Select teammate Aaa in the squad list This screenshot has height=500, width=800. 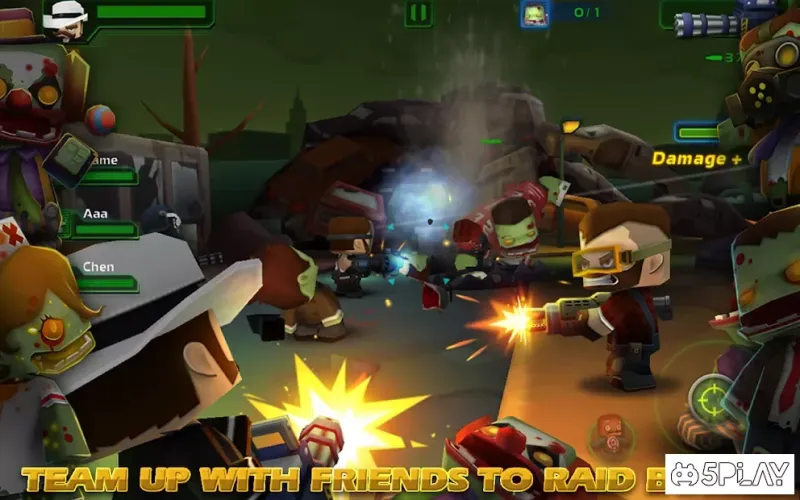tap(98, 222)
